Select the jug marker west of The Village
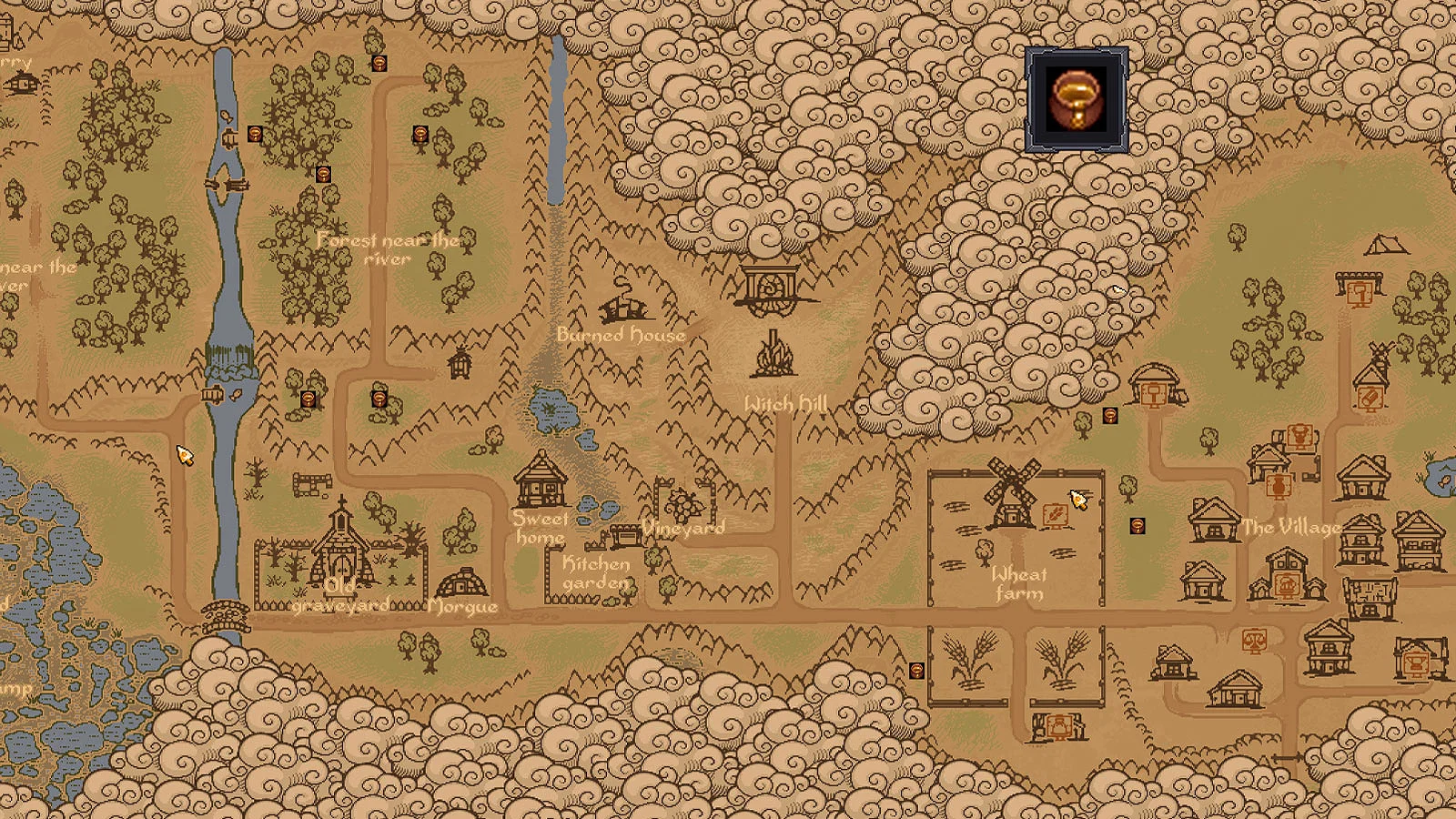The width and height of the screenshot is (1456, 819). click(x=1137, y=526)
